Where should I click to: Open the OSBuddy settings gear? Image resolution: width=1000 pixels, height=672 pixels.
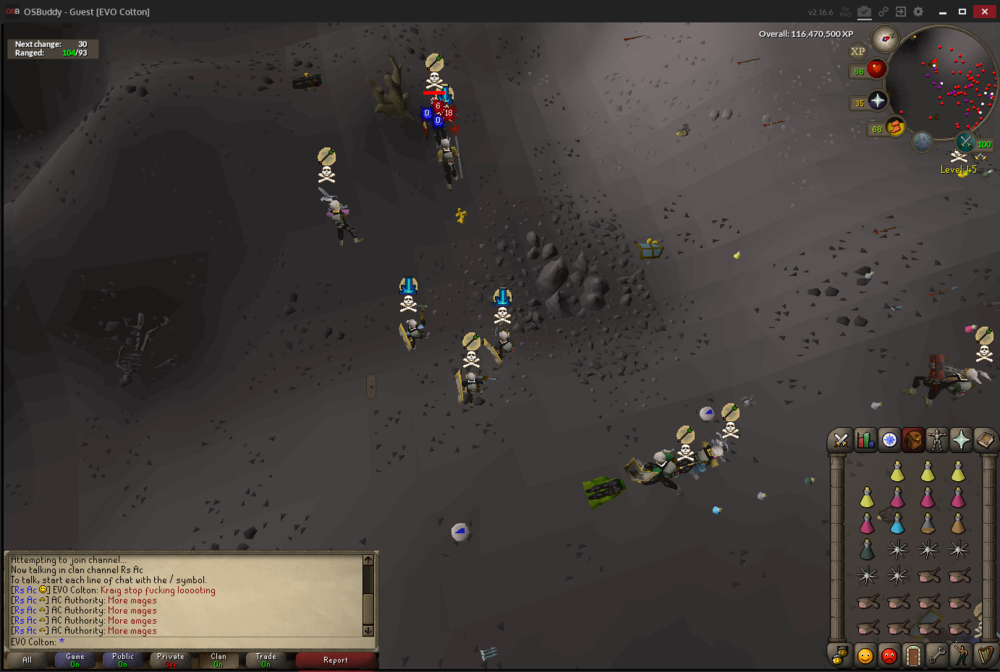918,12
